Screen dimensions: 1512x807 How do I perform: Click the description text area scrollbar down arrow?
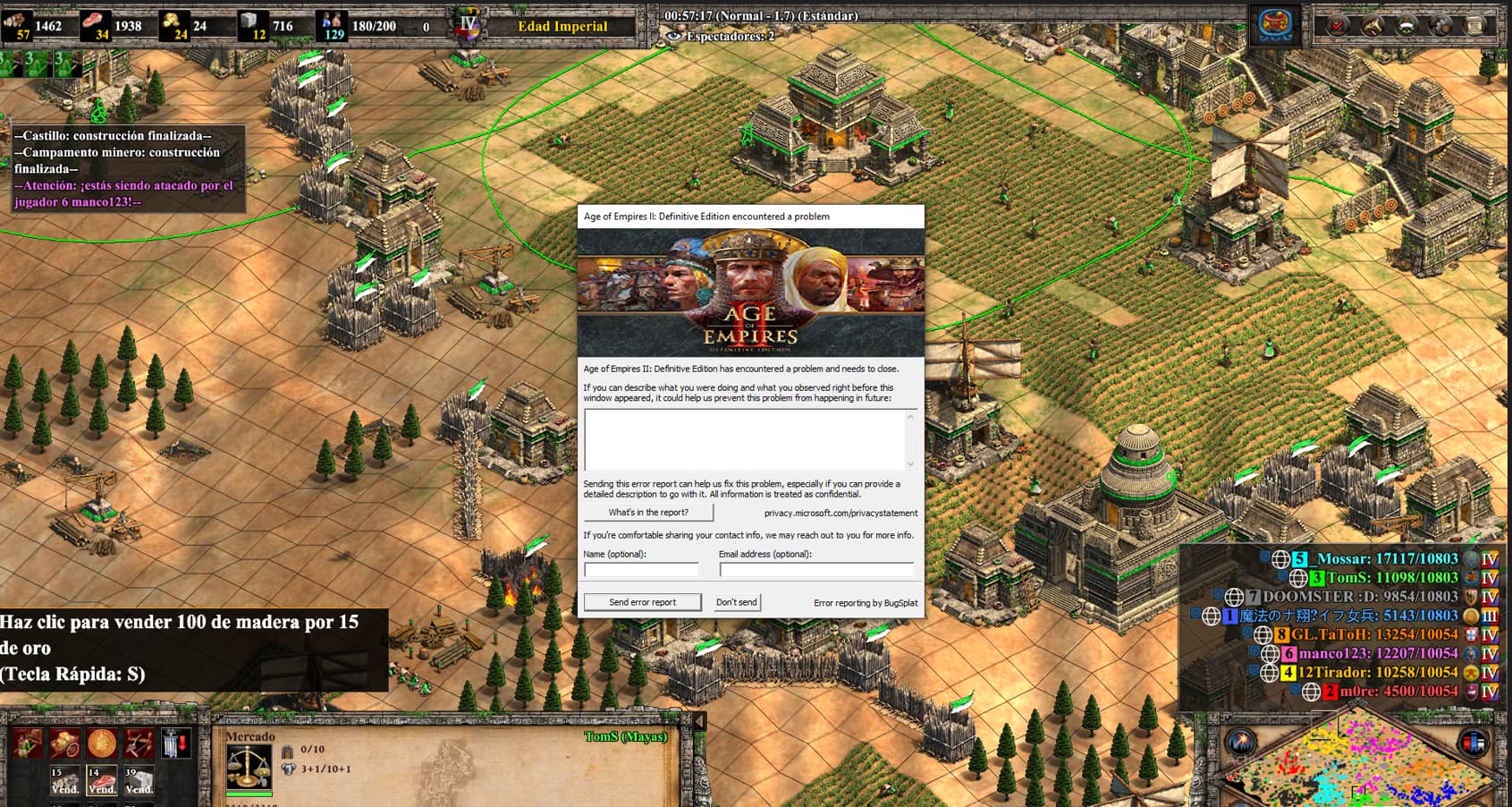click(910, 464)
